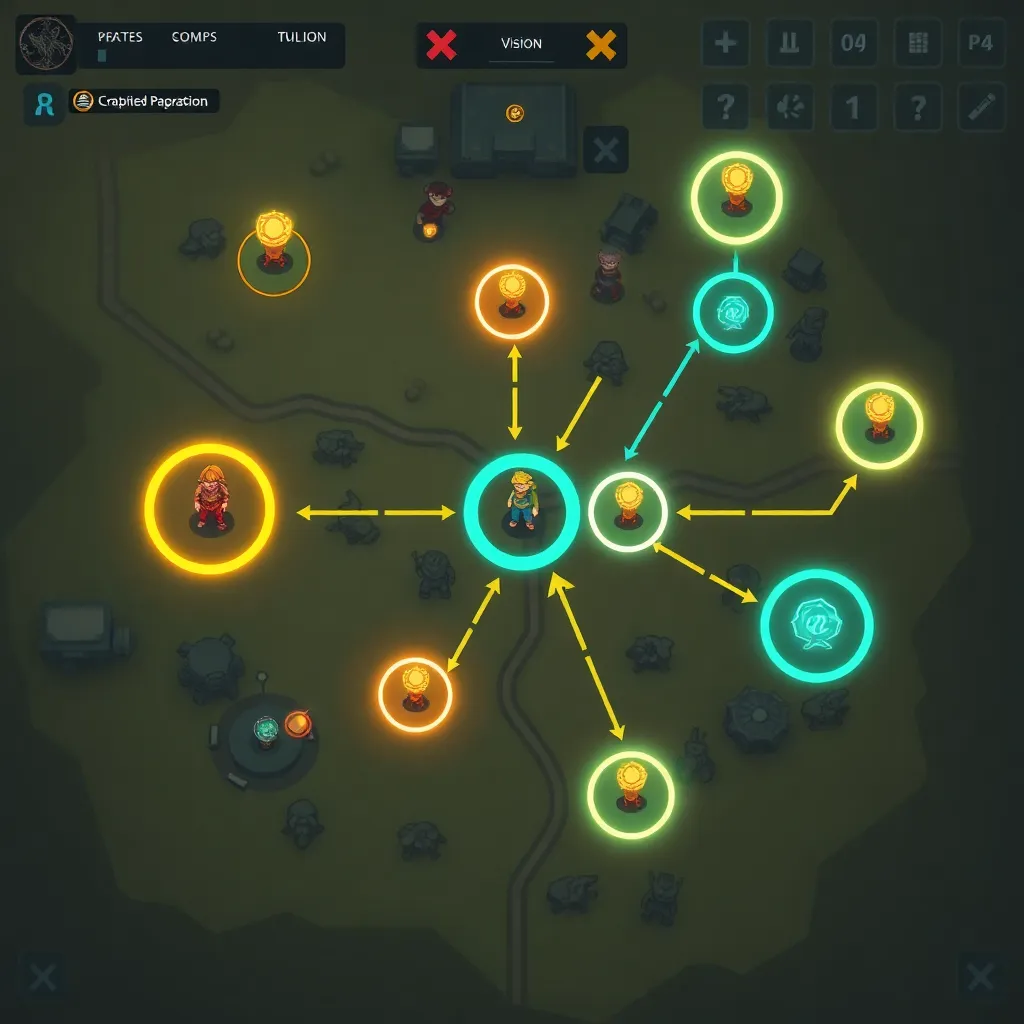
Task: Click the orange X beside Vision
Action: pyautogui.click(x=601, y=44)
